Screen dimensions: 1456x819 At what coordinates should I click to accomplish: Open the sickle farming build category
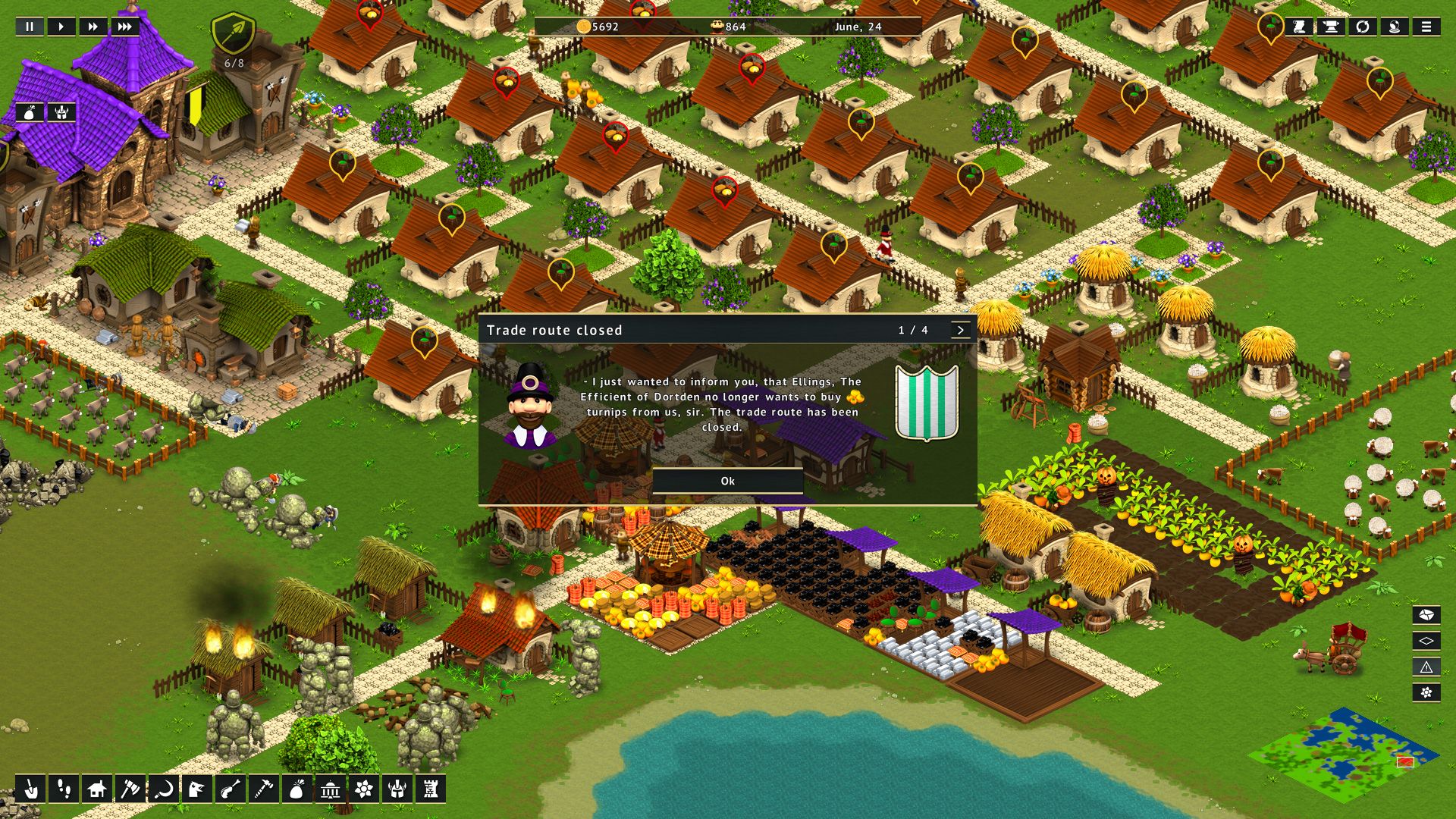[163, 789]
